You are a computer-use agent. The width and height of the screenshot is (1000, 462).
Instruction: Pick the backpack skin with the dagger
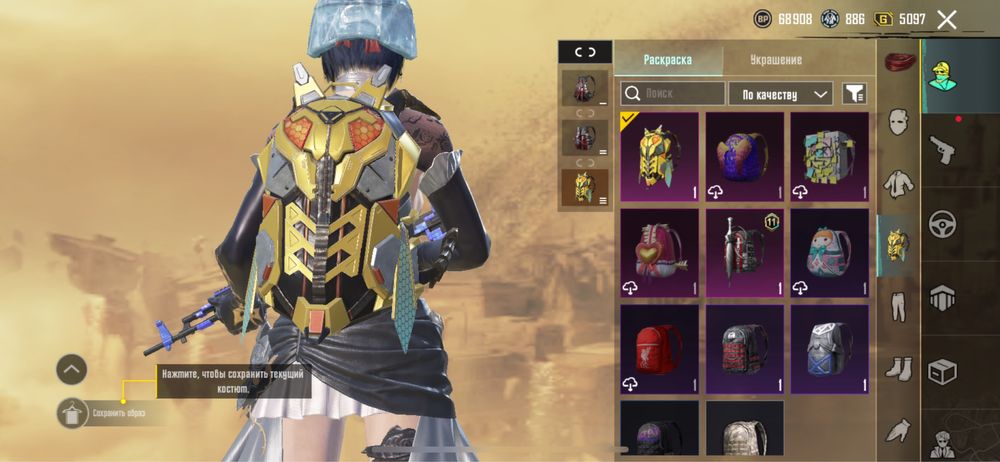tap(744, 251)
